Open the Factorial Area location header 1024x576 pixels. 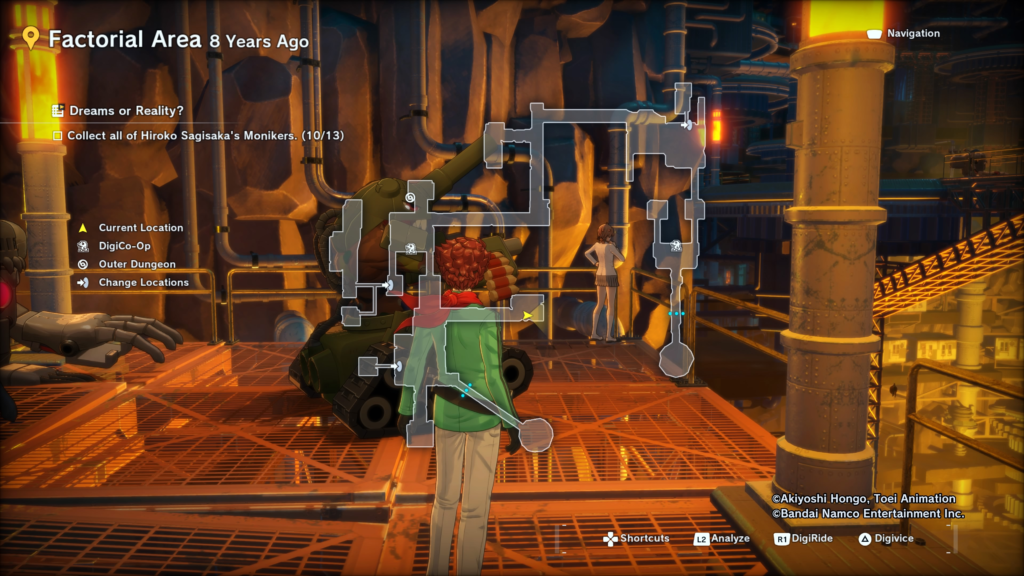(x=166, y=40)
